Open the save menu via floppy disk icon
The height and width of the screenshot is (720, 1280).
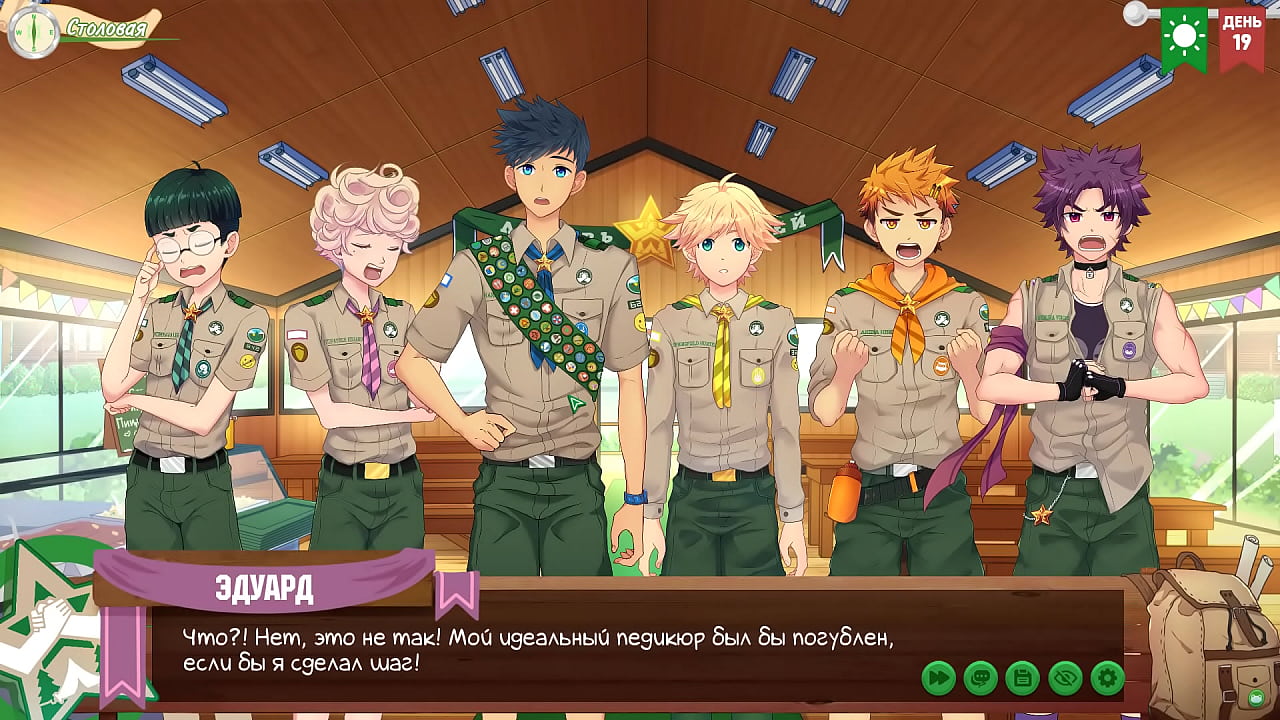click(1022, 678)
